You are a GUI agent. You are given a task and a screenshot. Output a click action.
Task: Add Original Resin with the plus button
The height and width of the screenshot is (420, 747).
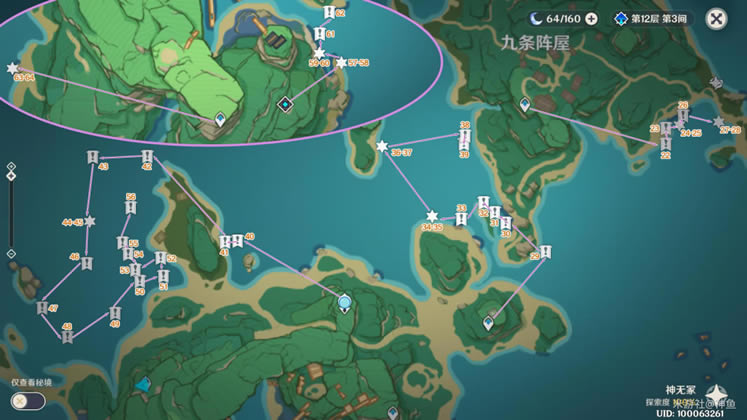(x=591, y=19)
